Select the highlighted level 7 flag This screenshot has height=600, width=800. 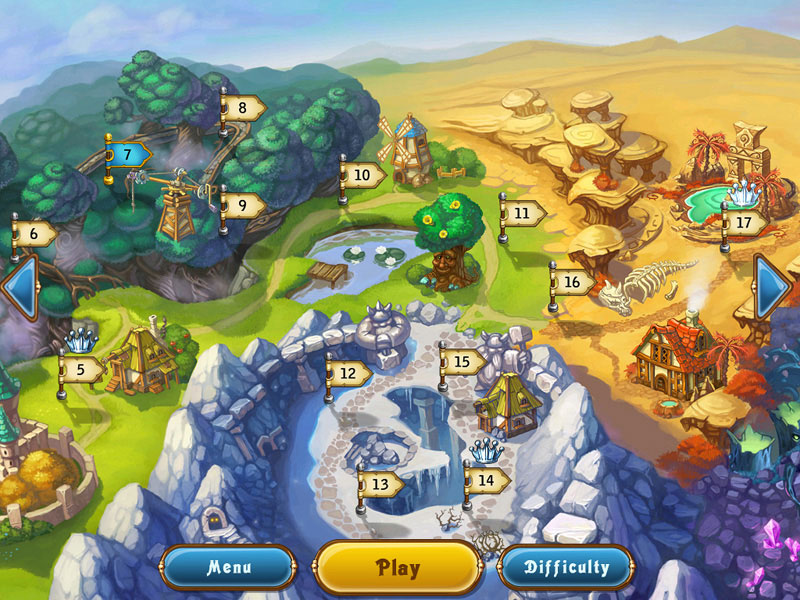point(129,155)
